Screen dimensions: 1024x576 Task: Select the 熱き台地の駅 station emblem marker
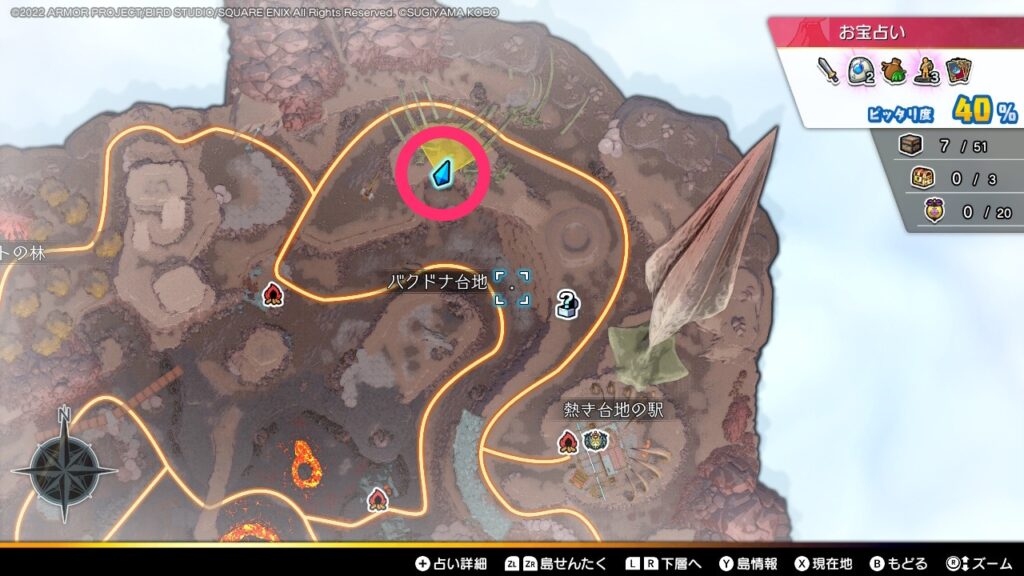click(596, 440)
